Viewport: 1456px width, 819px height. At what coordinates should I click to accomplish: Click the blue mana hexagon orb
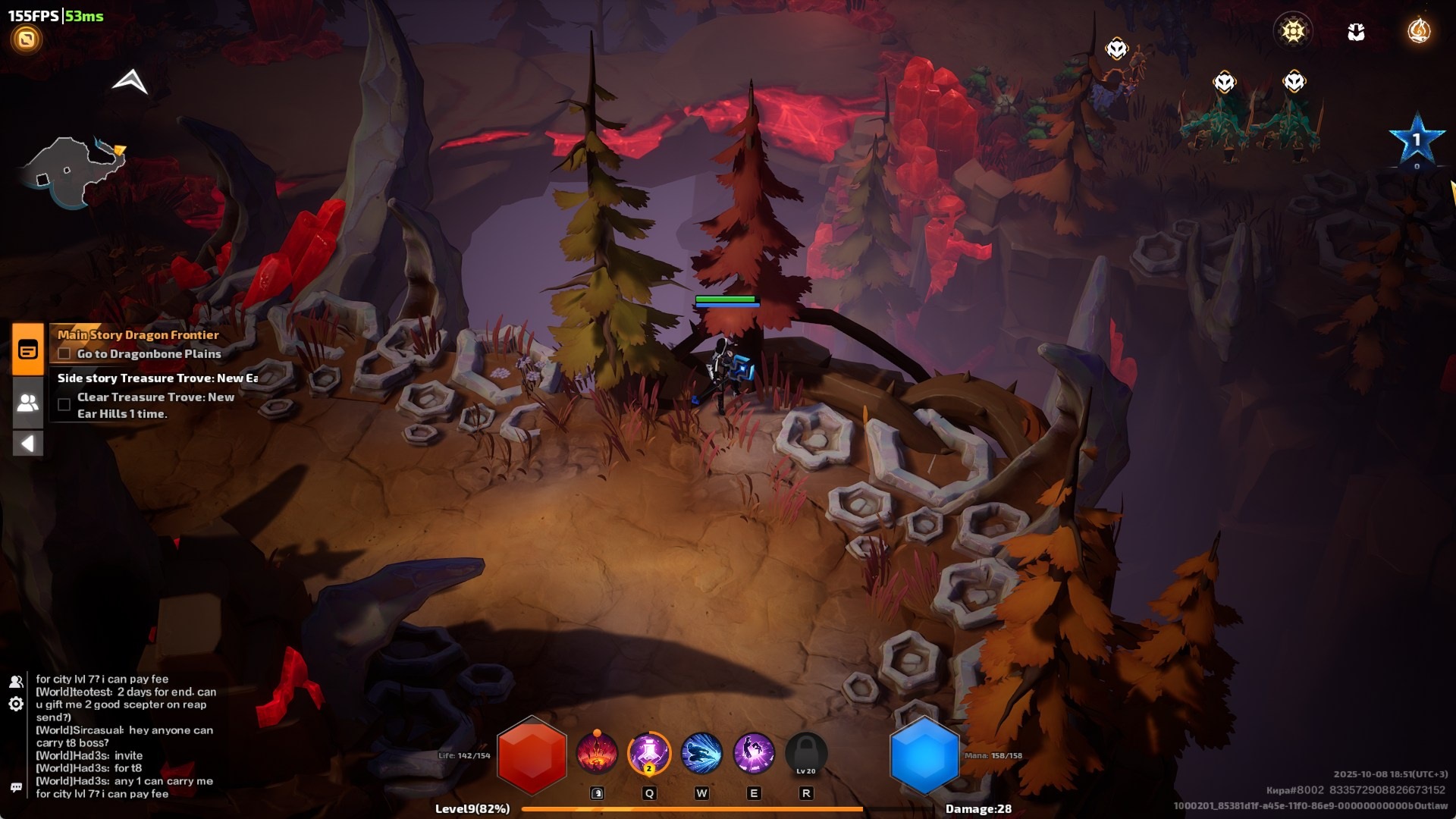point(924,756)
